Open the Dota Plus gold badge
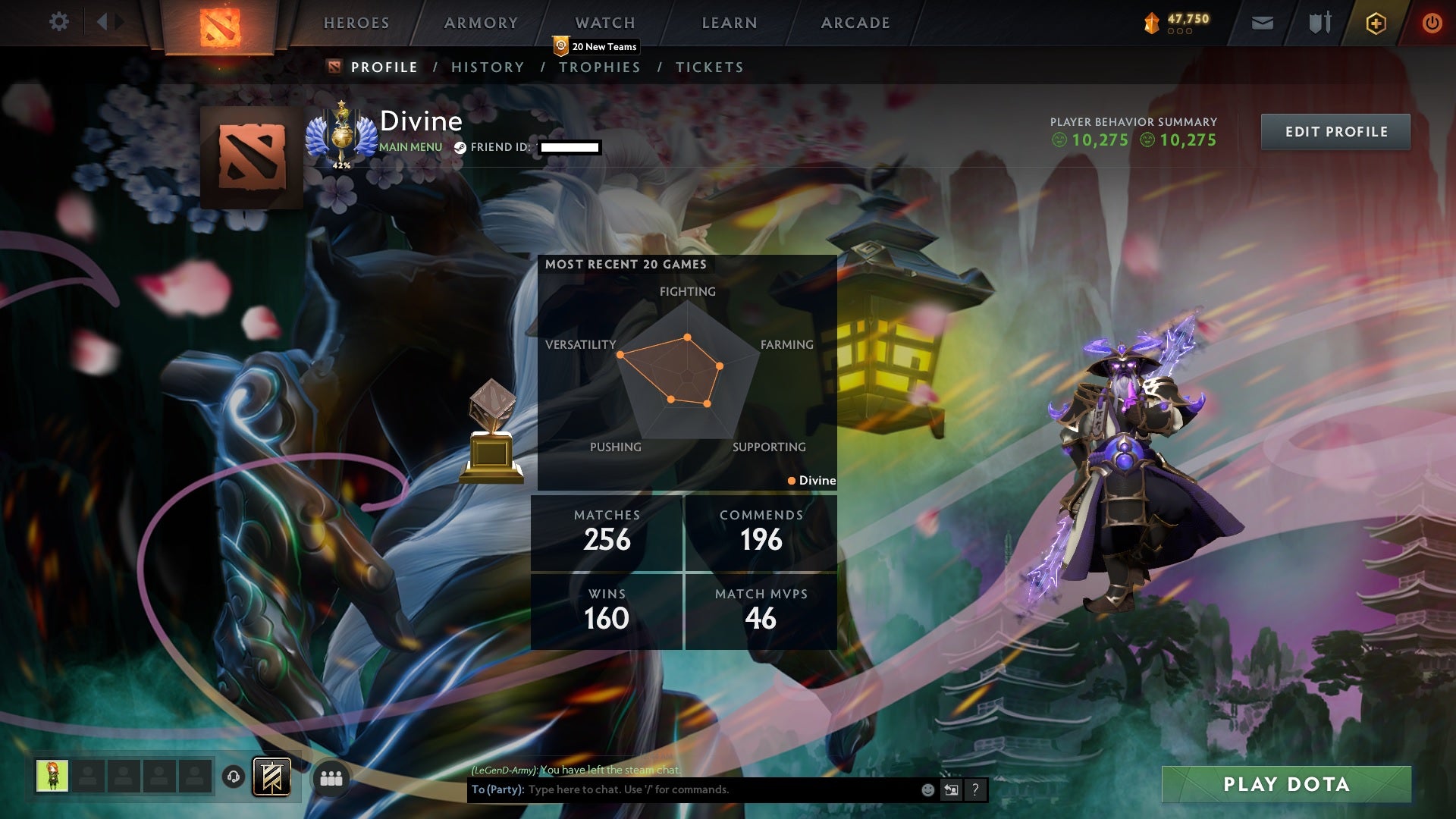1456x819 pixels. tap(1376, 24)
